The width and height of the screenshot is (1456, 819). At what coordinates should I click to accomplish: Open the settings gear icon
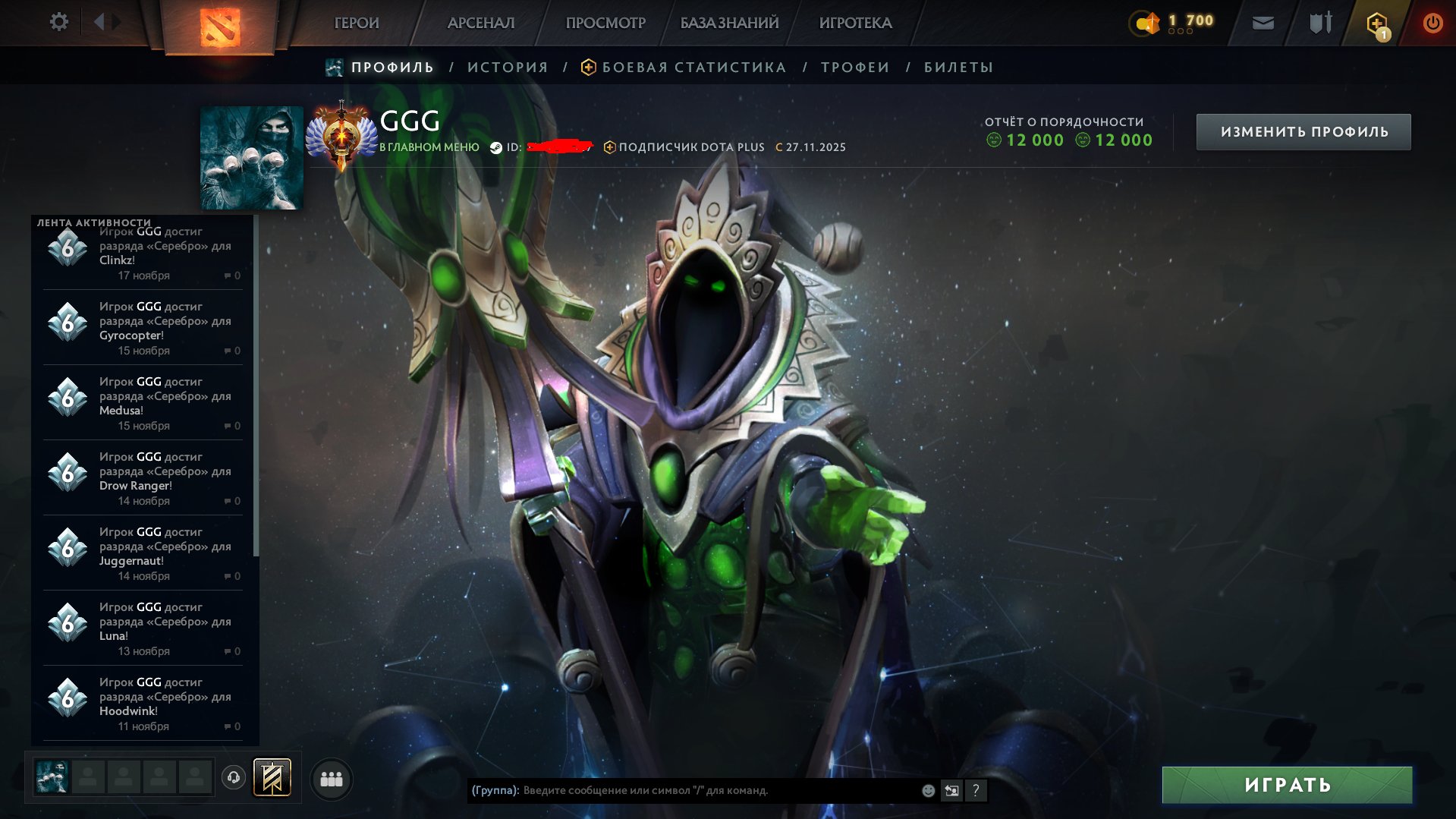[x=59, y=22]
